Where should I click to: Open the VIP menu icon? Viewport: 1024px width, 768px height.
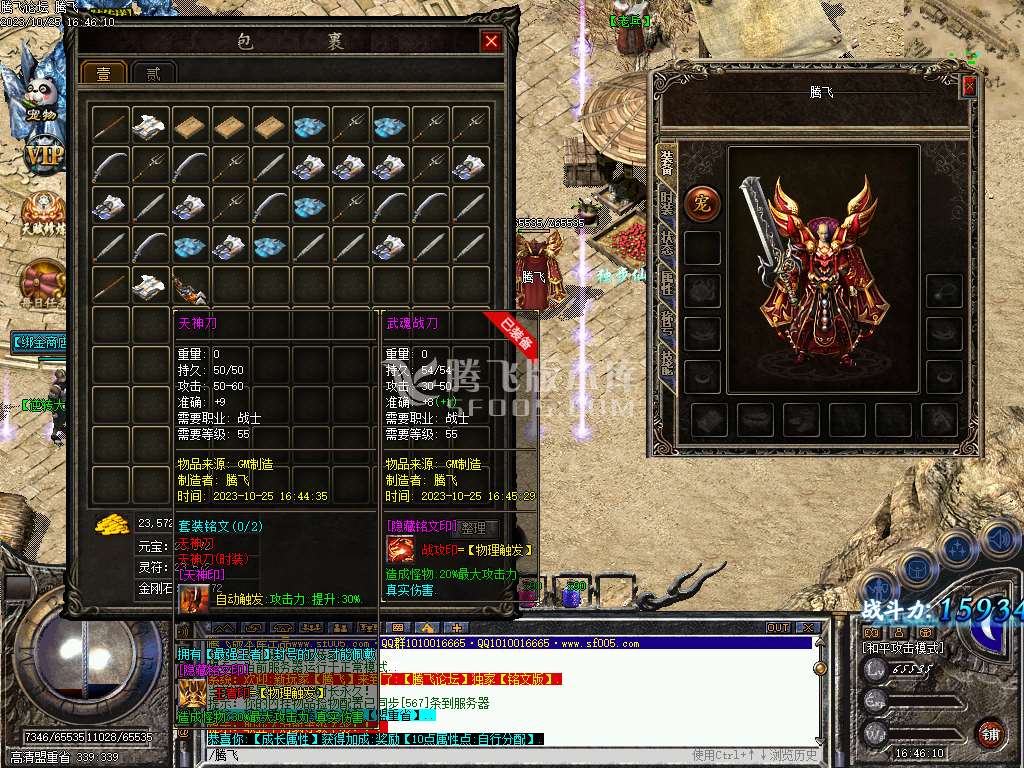pyautogui.click(x=42, y=155)
